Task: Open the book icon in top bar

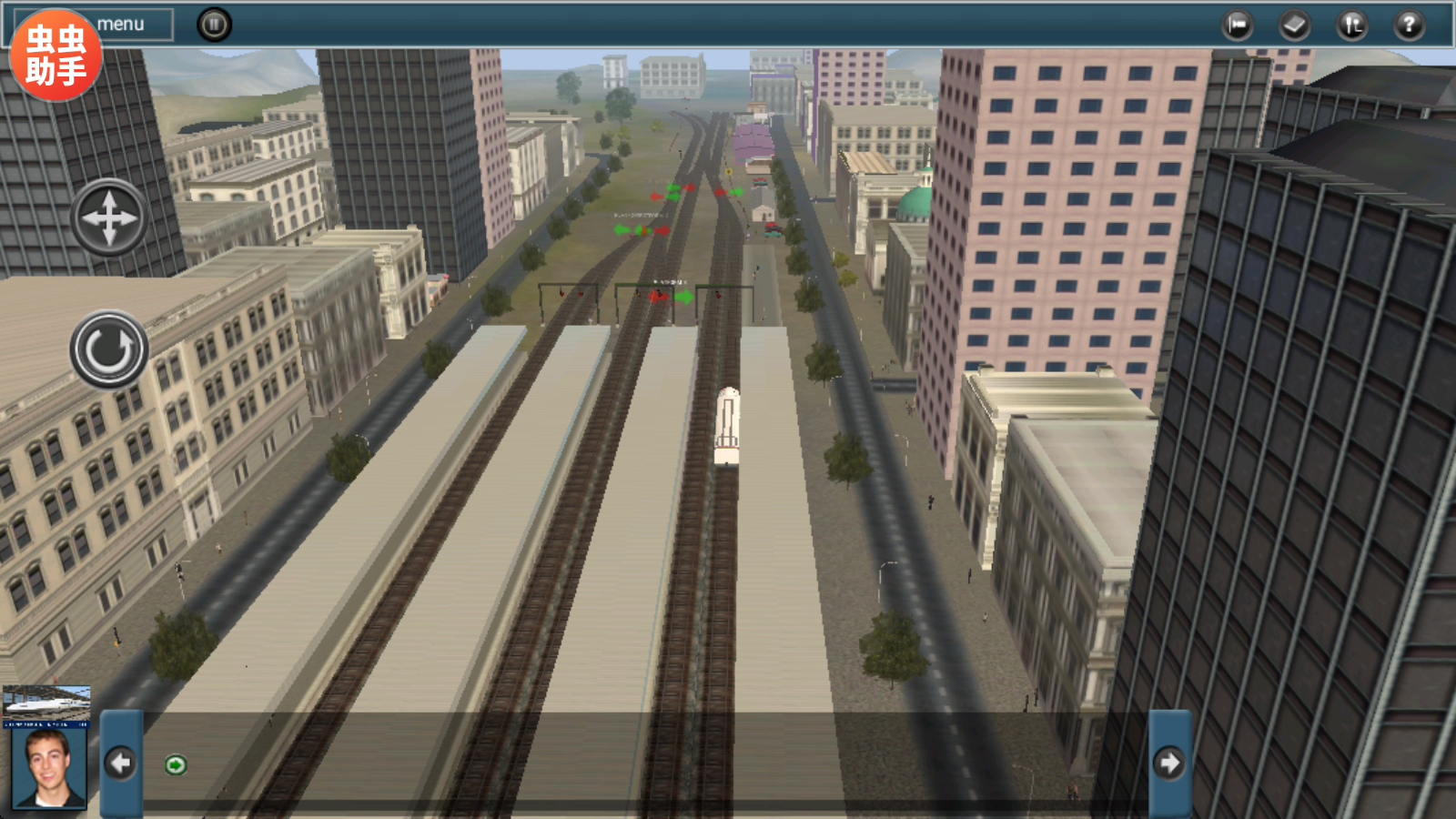Action: (x=1294, y=25)
